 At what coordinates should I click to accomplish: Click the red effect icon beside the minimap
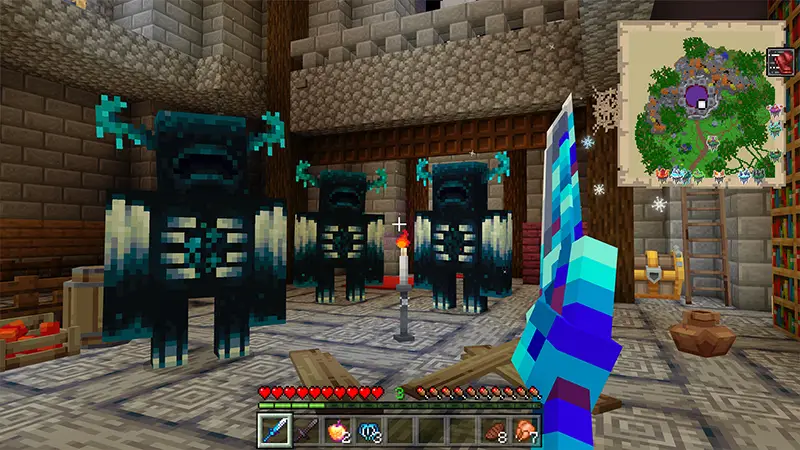[x=780, y=62]
